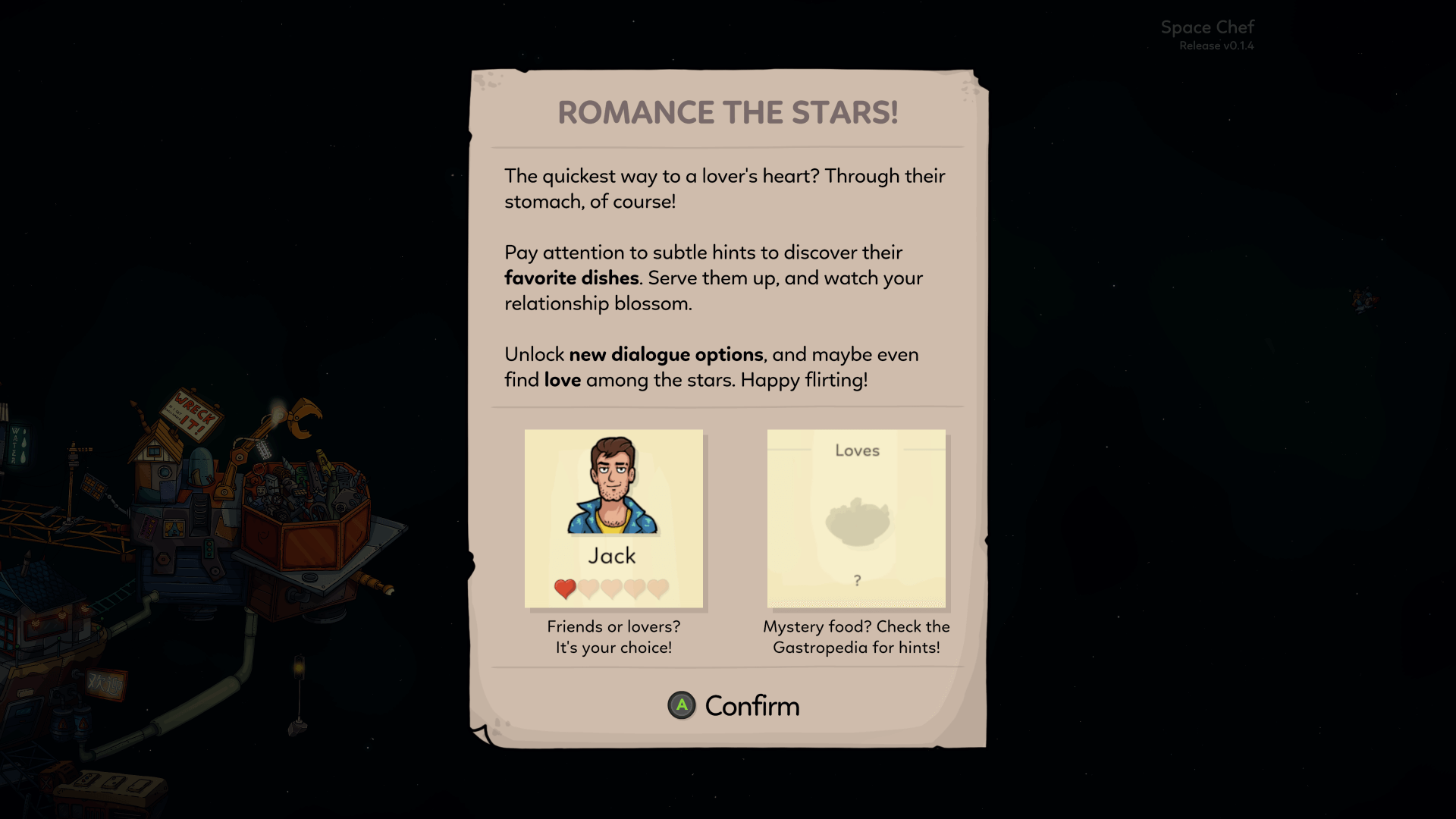Open the Loves mystery food card
Viewport: 1456px width, 819px height.
(856, 519)
